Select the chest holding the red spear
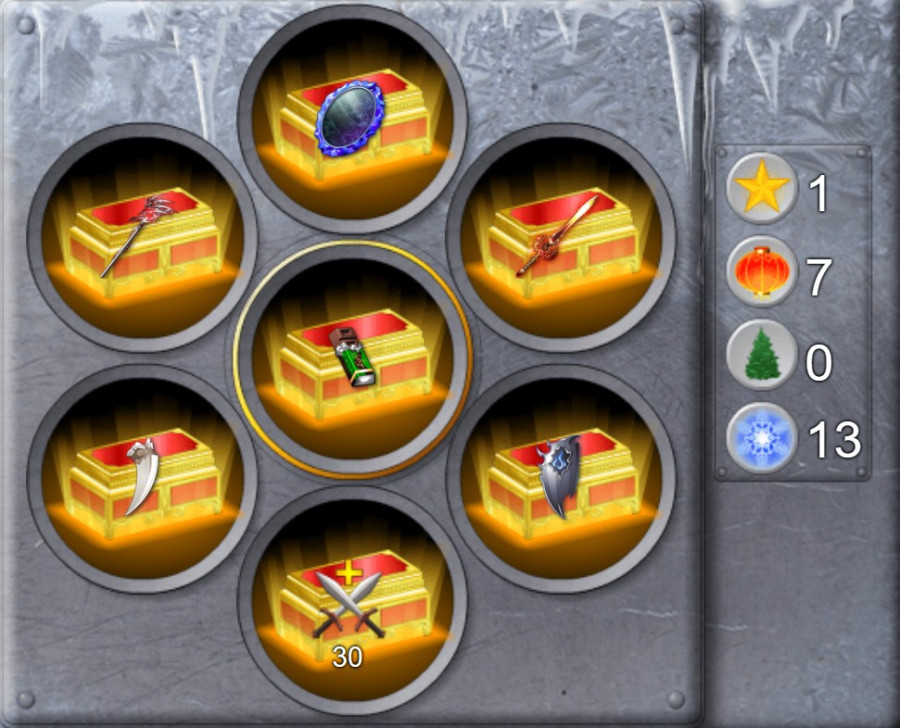 (142, 238)
